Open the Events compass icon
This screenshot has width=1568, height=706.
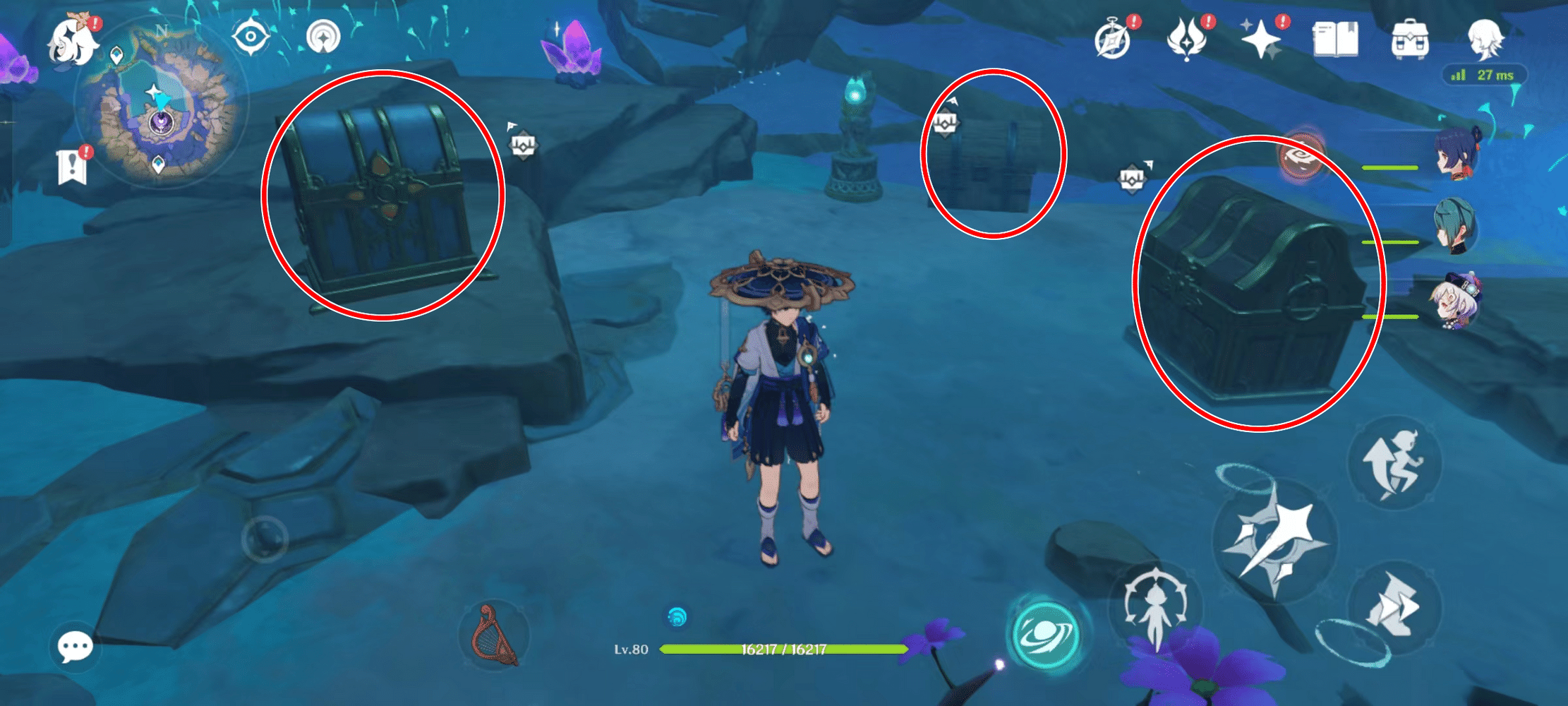(1113, 39)
